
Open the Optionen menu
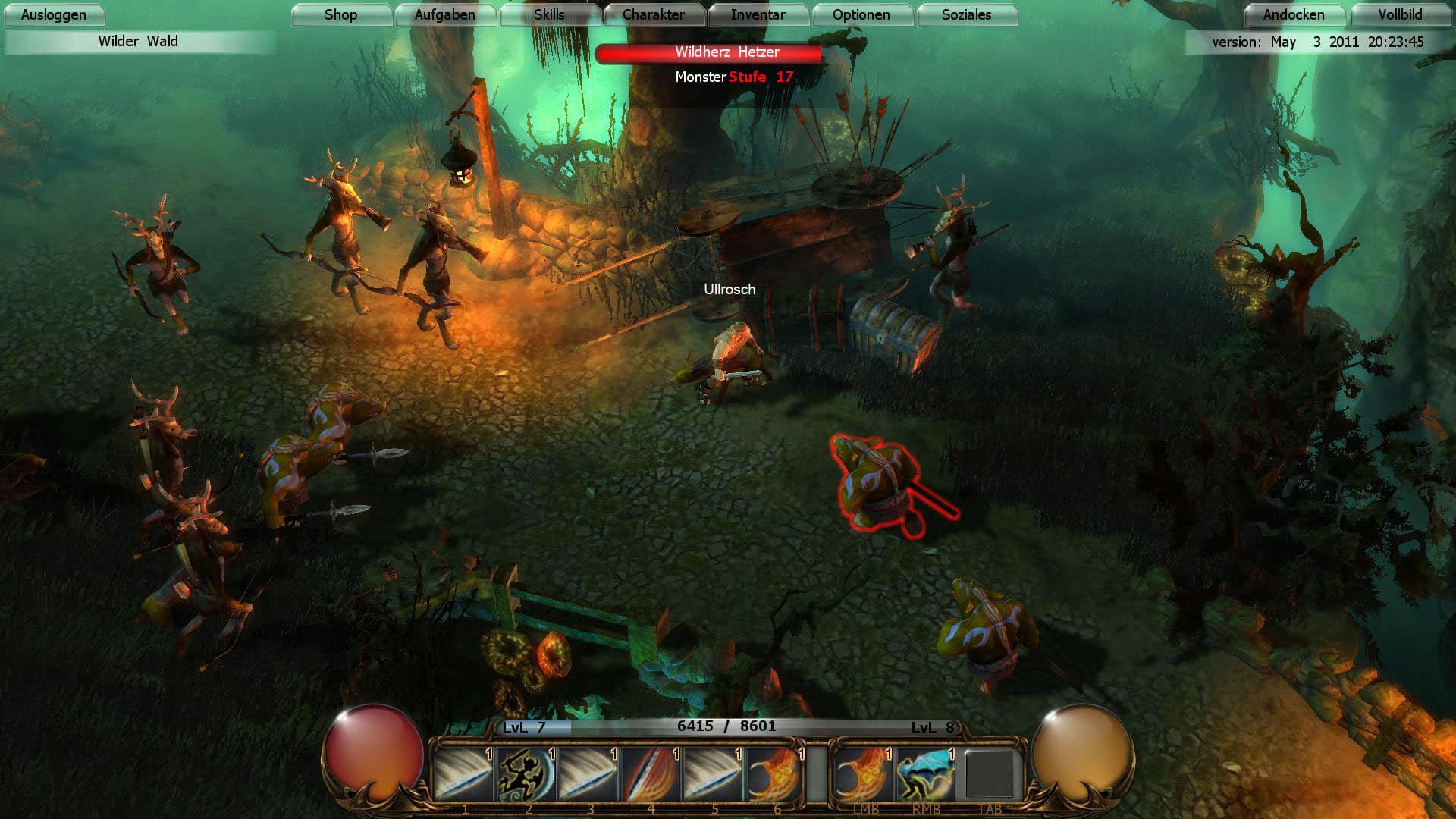(861, 14)
